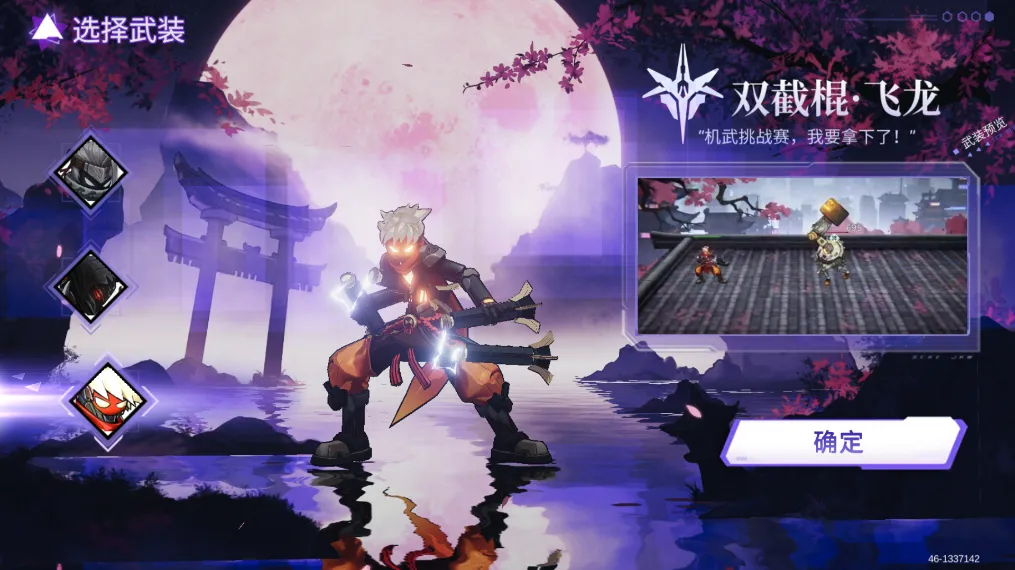Select the gray masked armament portrait

coord(92,172)
